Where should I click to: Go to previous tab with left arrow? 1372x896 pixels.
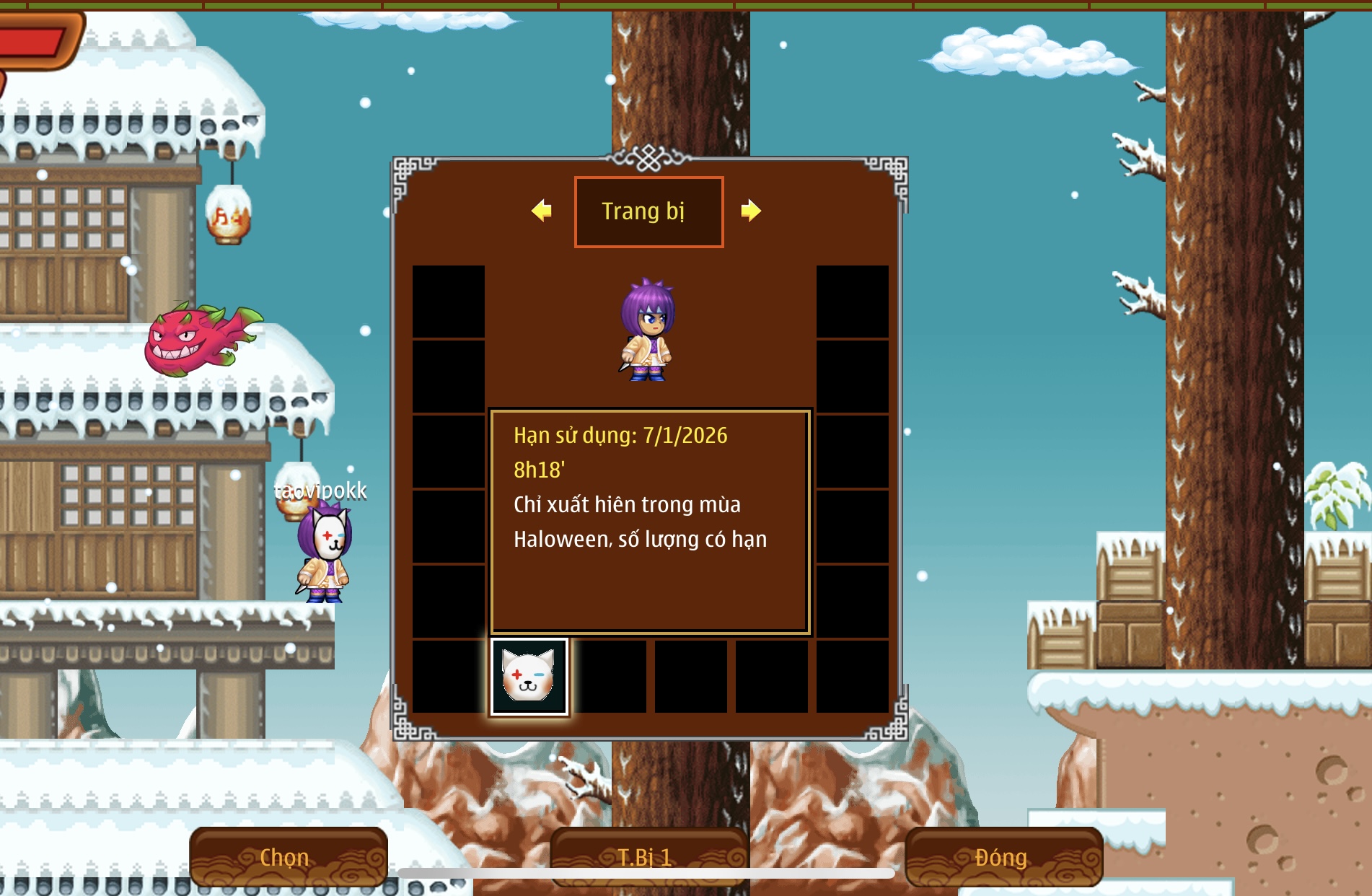point(542,211)
